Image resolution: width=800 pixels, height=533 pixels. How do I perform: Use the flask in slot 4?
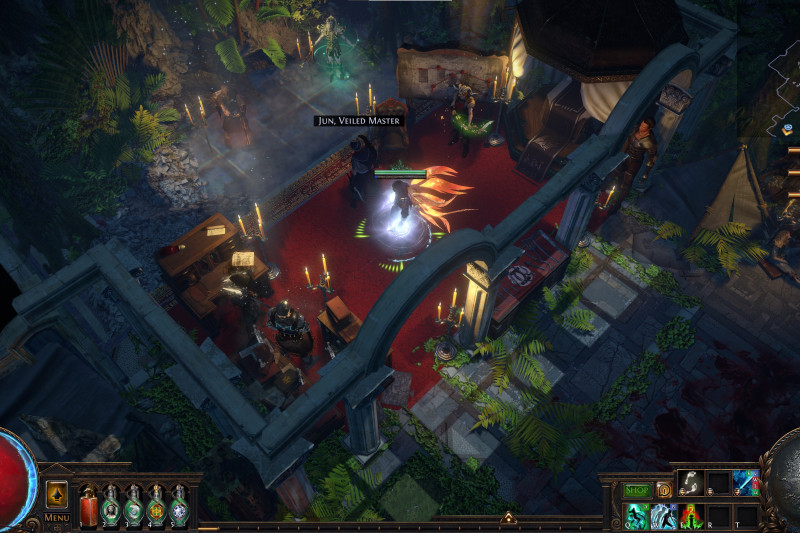click(156, 505)
